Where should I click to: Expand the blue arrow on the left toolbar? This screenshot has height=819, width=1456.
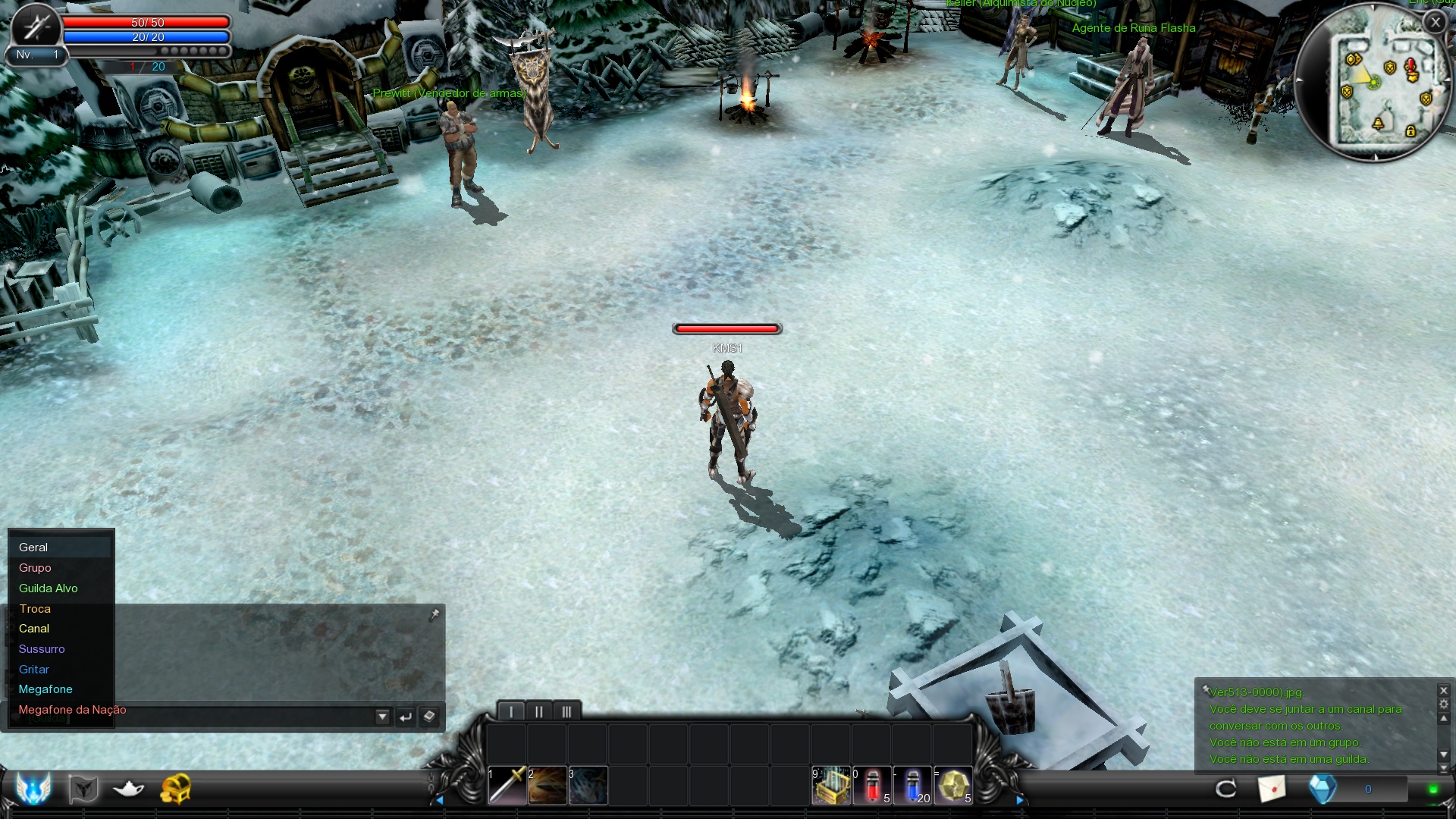coord(441,799)
